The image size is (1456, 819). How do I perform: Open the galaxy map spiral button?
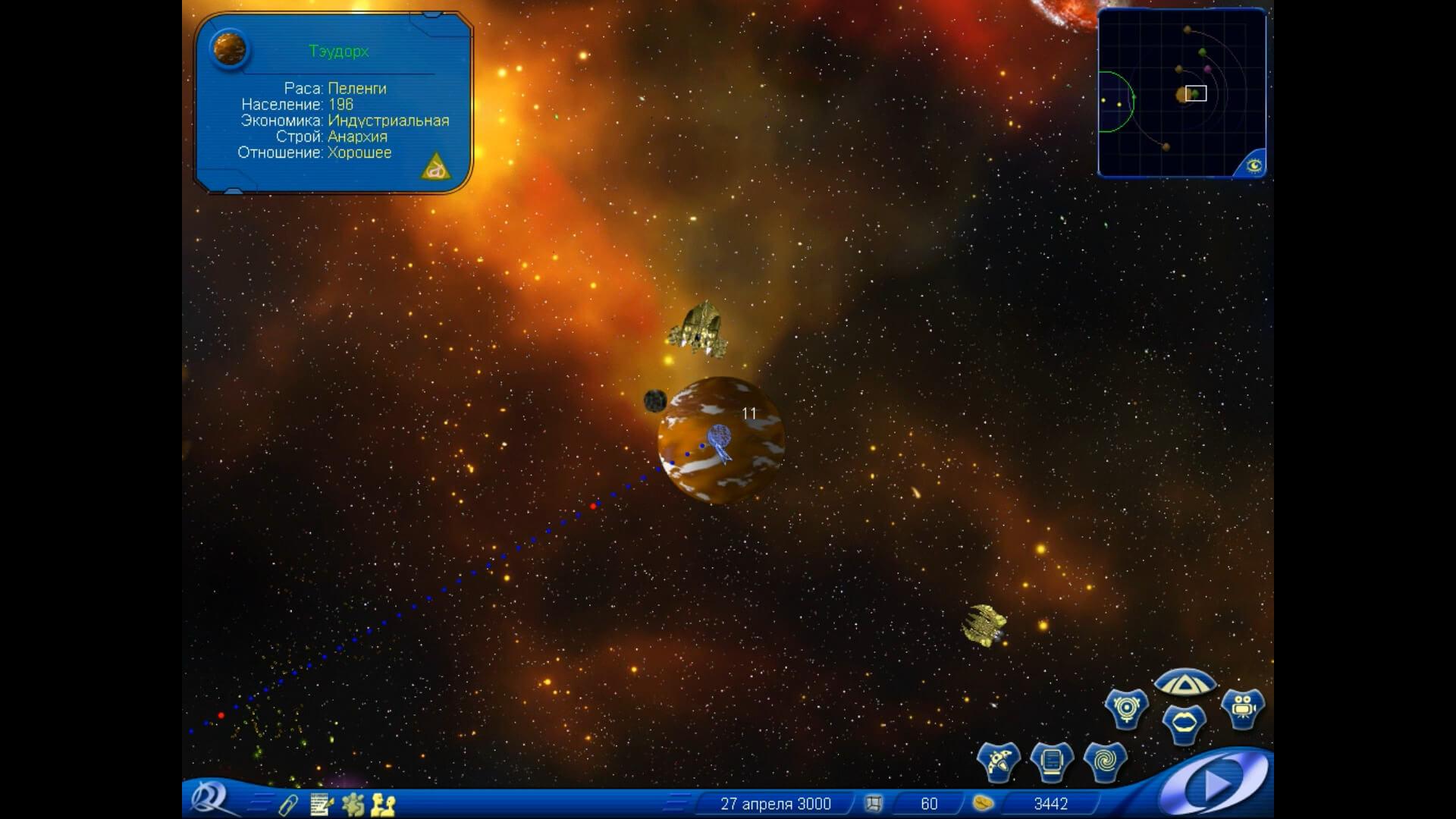(x=1105, y=760)
